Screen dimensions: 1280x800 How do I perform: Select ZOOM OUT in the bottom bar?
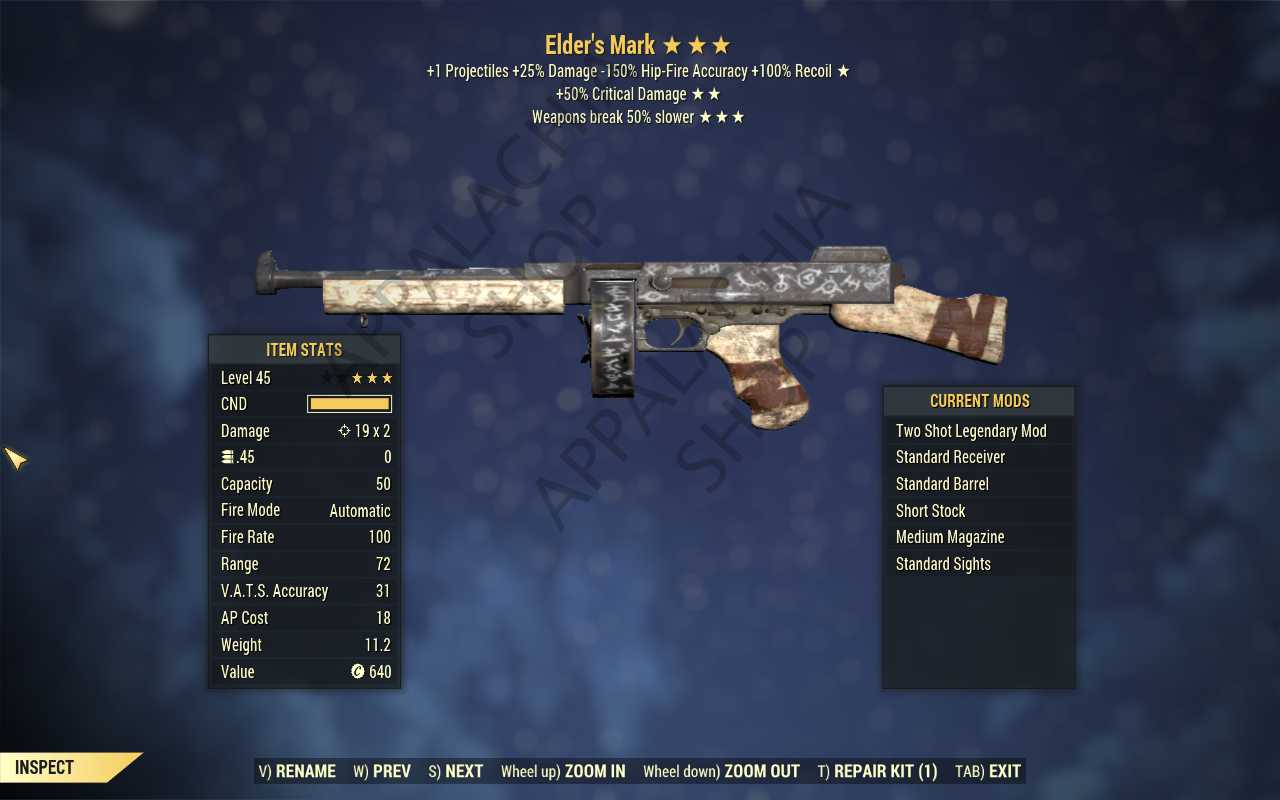pyautogui.click(x=721, y=771)
